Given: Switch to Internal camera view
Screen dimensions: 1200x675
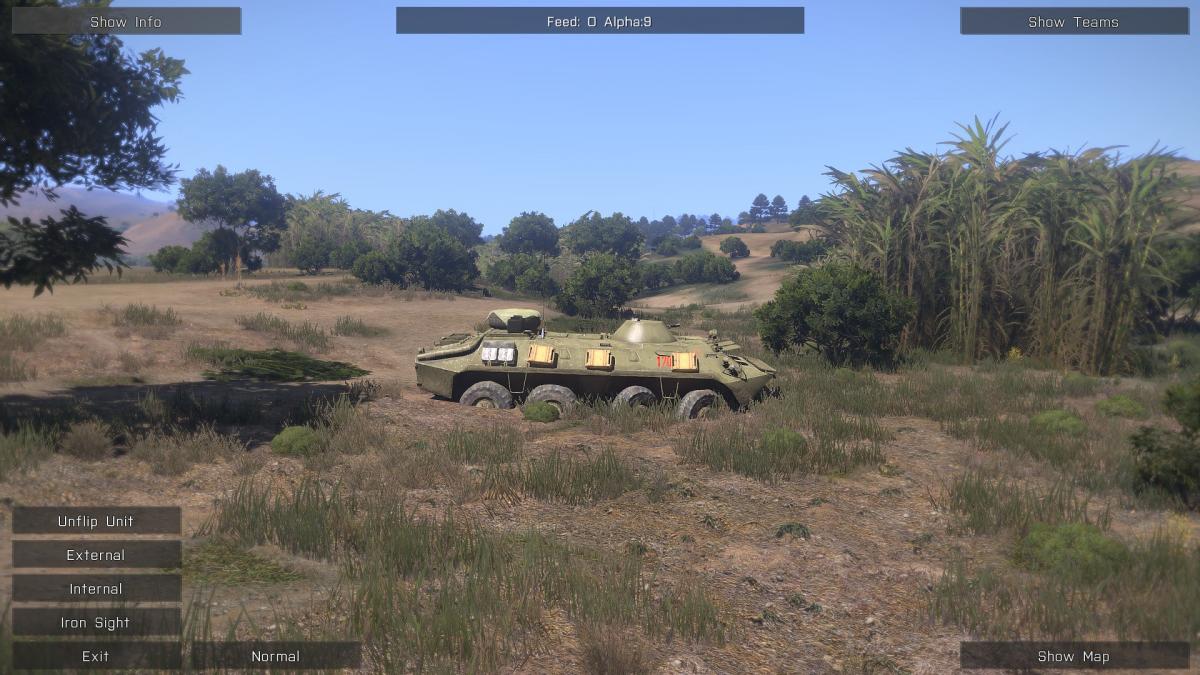Looking at the screenshot, I should [x=96, y=589].
